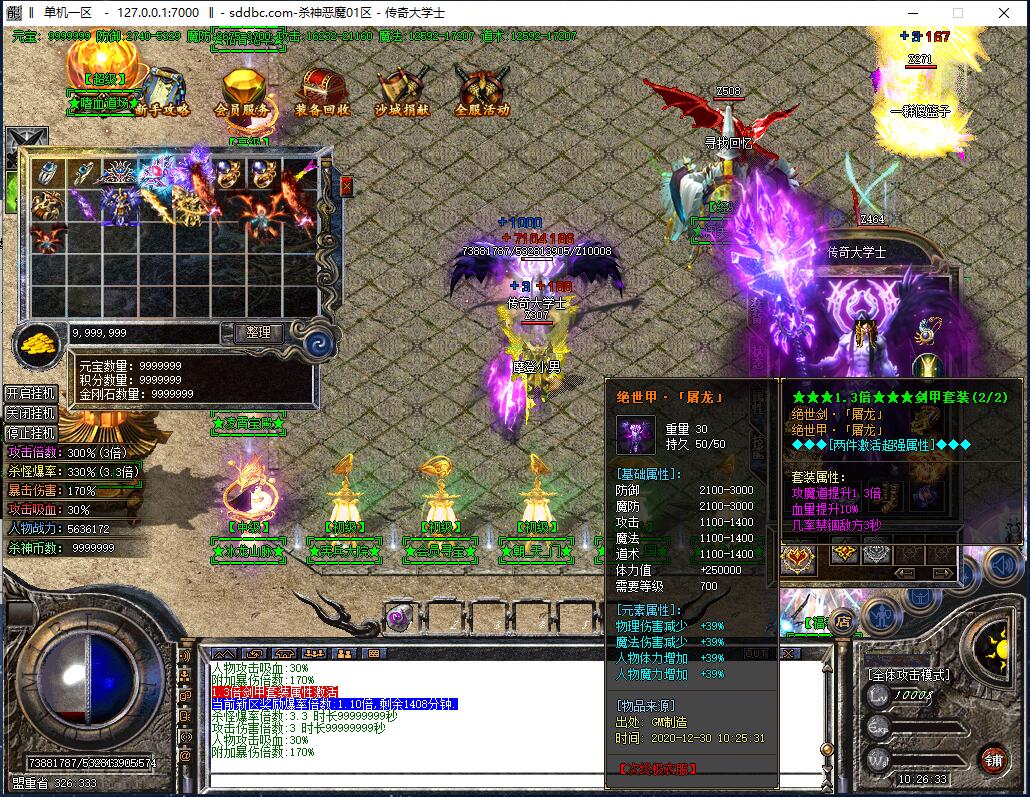
Task: Open the round 店 store button
Action: 842,619
